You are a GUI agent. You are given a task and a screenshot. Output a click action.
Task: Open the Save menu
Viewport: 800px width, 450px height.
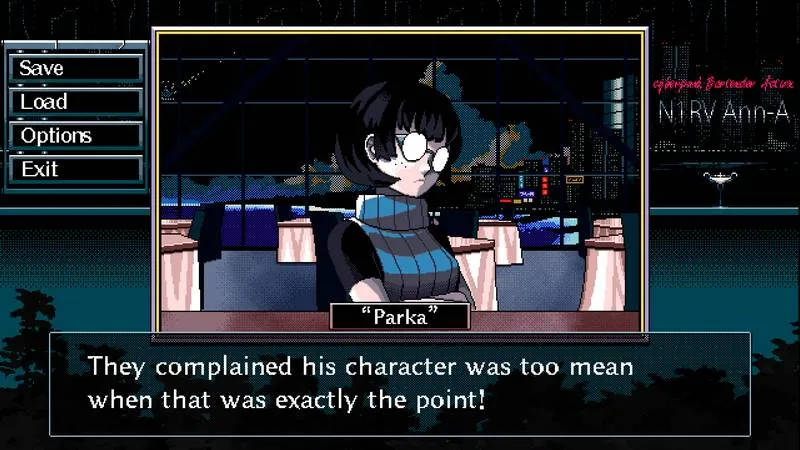click(75, 68)
